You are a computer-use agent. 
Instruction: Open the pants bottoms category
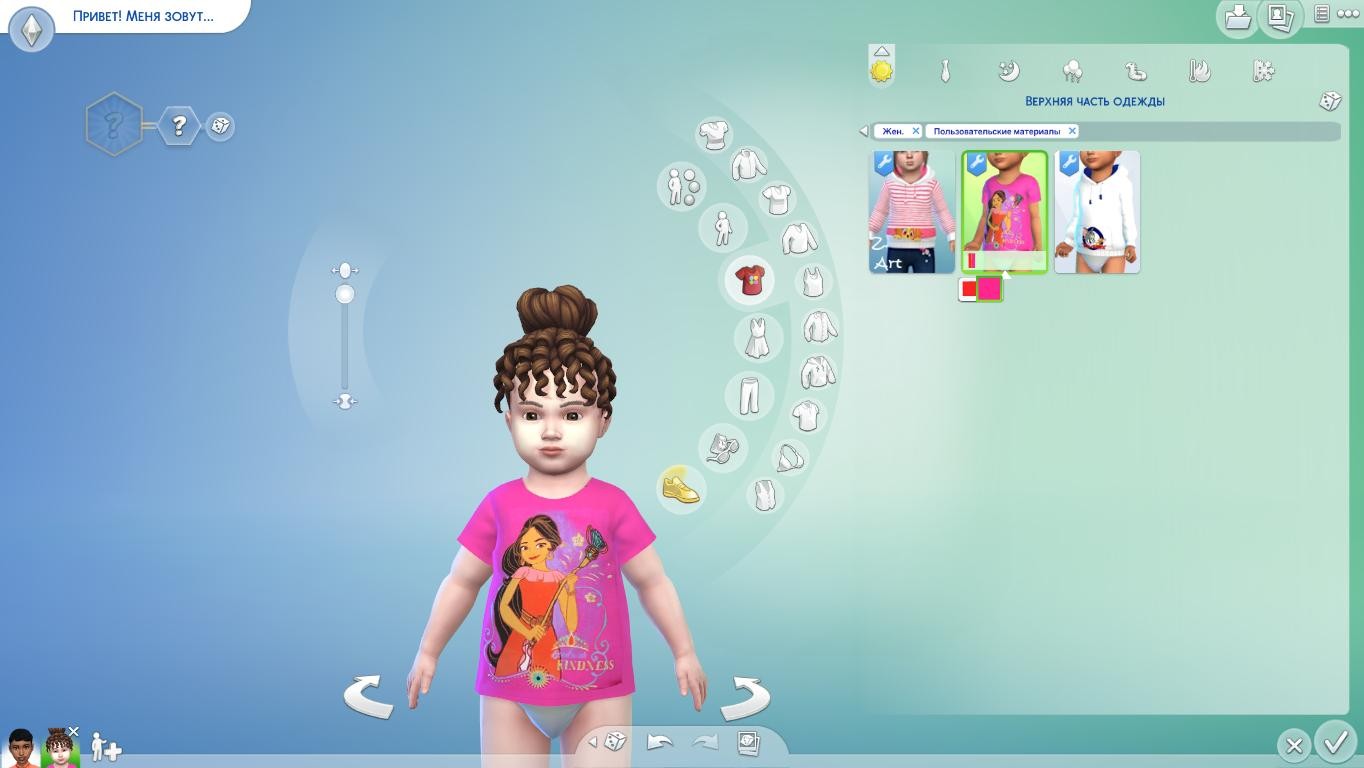(x=749, y=395)
